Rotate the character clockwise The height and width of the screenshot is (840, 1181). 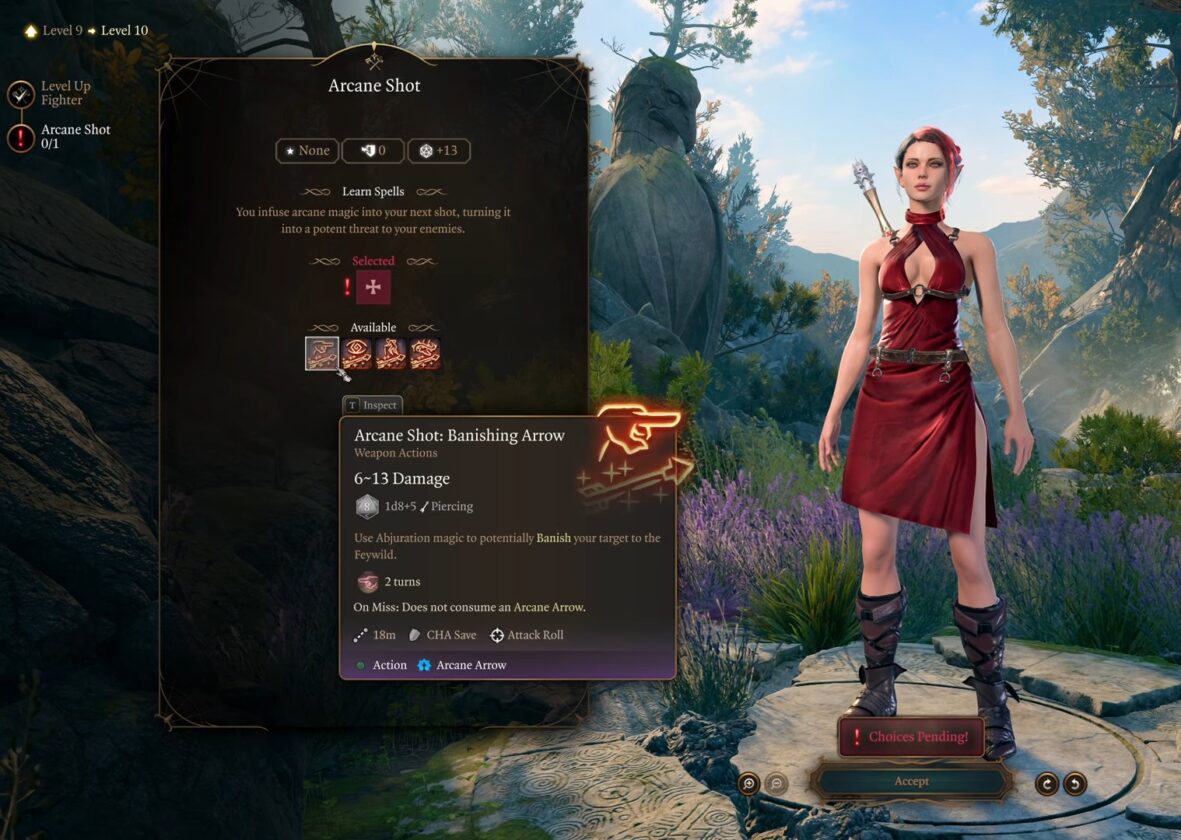coord(1047,783)
